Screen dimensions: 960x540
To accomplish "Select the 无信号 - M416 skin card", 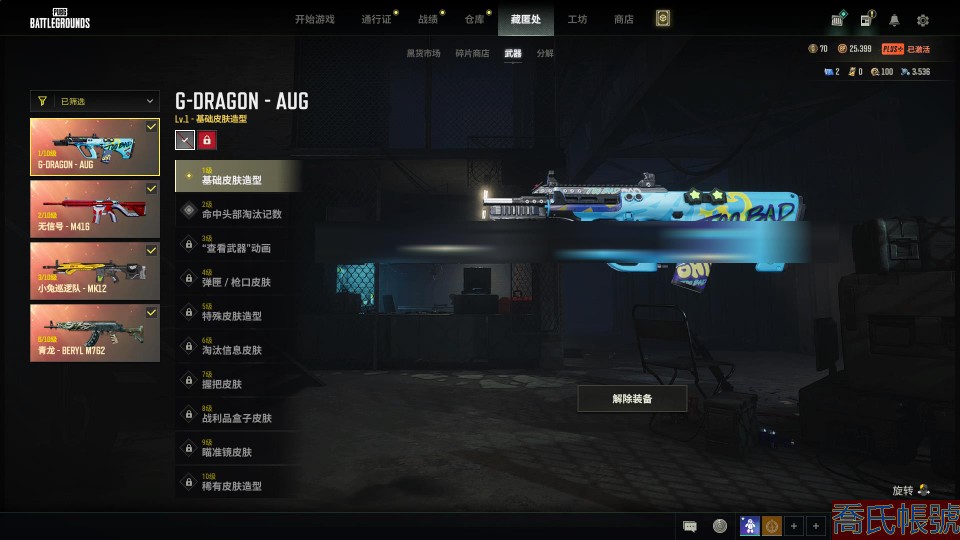I will 95,207.
